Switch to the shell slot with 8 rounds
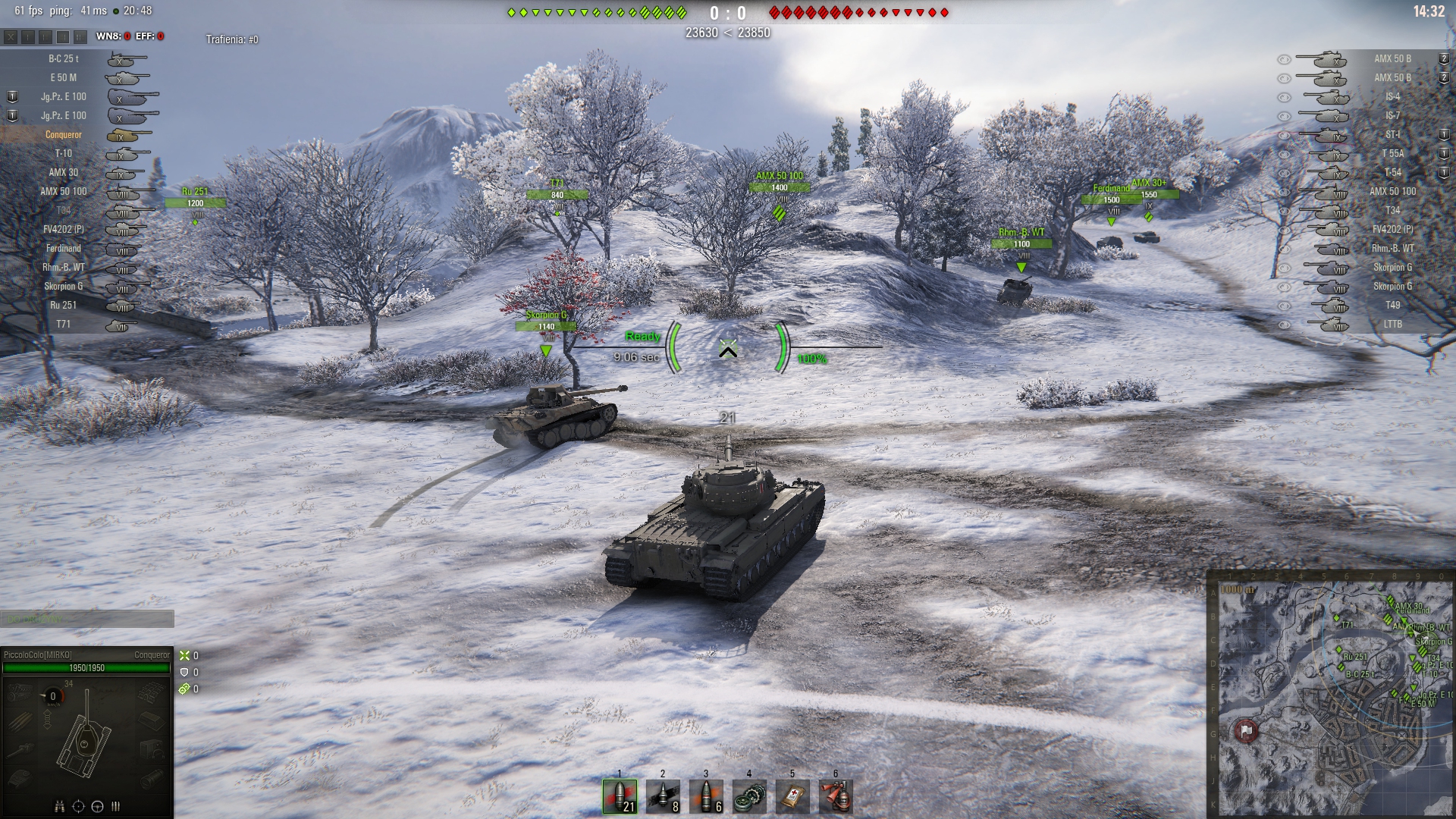The height and width of the screenshot is (819, 1456). click(x=663, y=796)
